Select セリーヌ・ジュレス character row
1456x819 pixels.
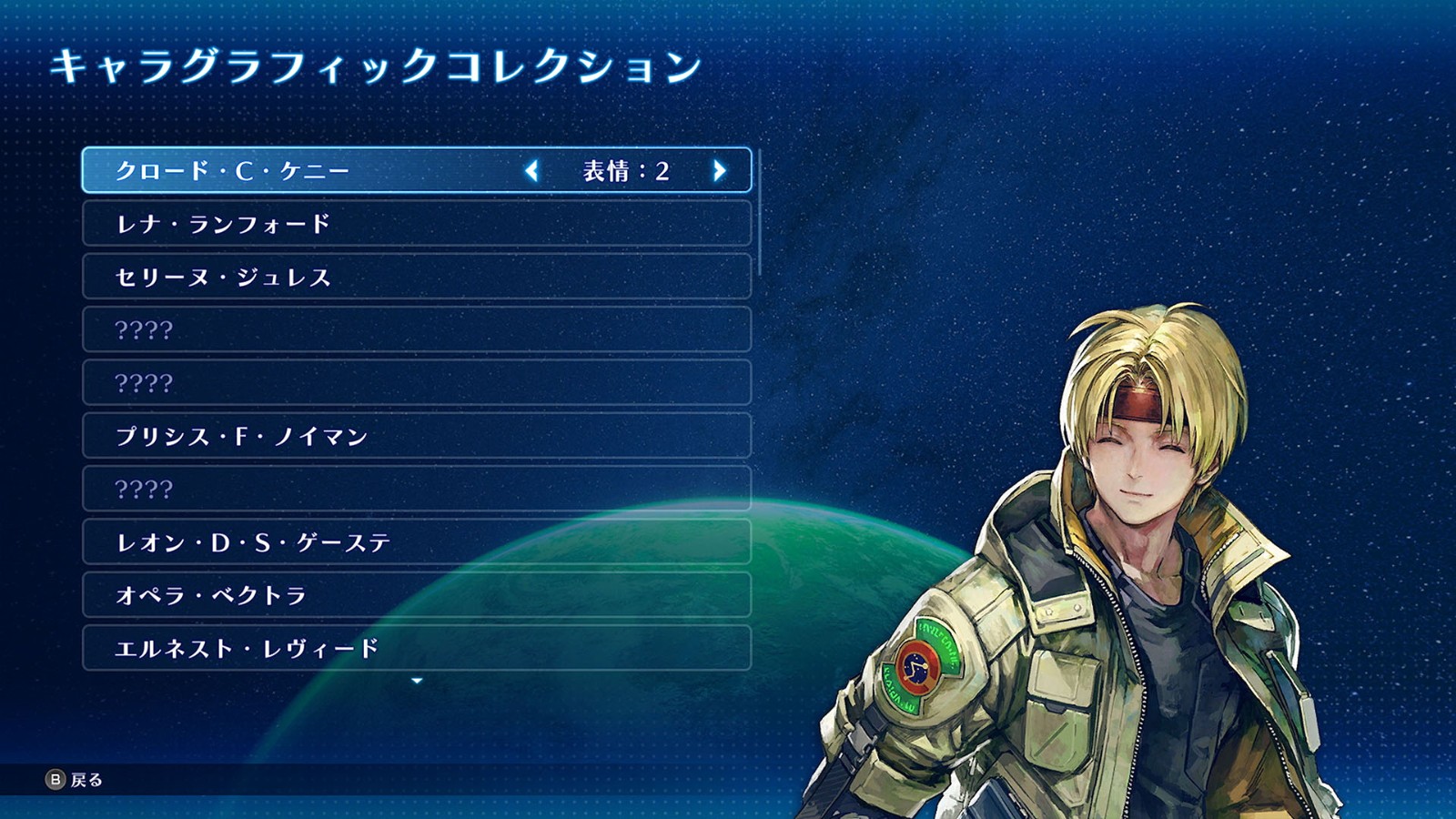[223, 278]
